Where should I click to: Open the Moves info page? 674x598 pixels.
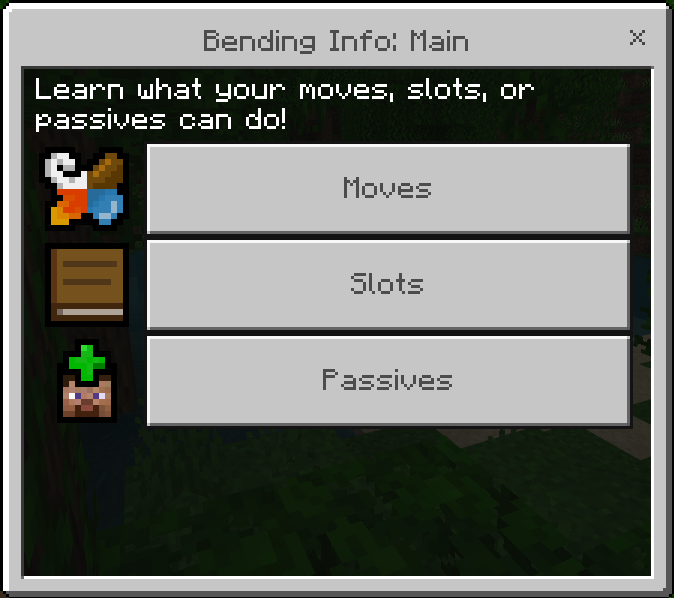[x=388, y=188]
